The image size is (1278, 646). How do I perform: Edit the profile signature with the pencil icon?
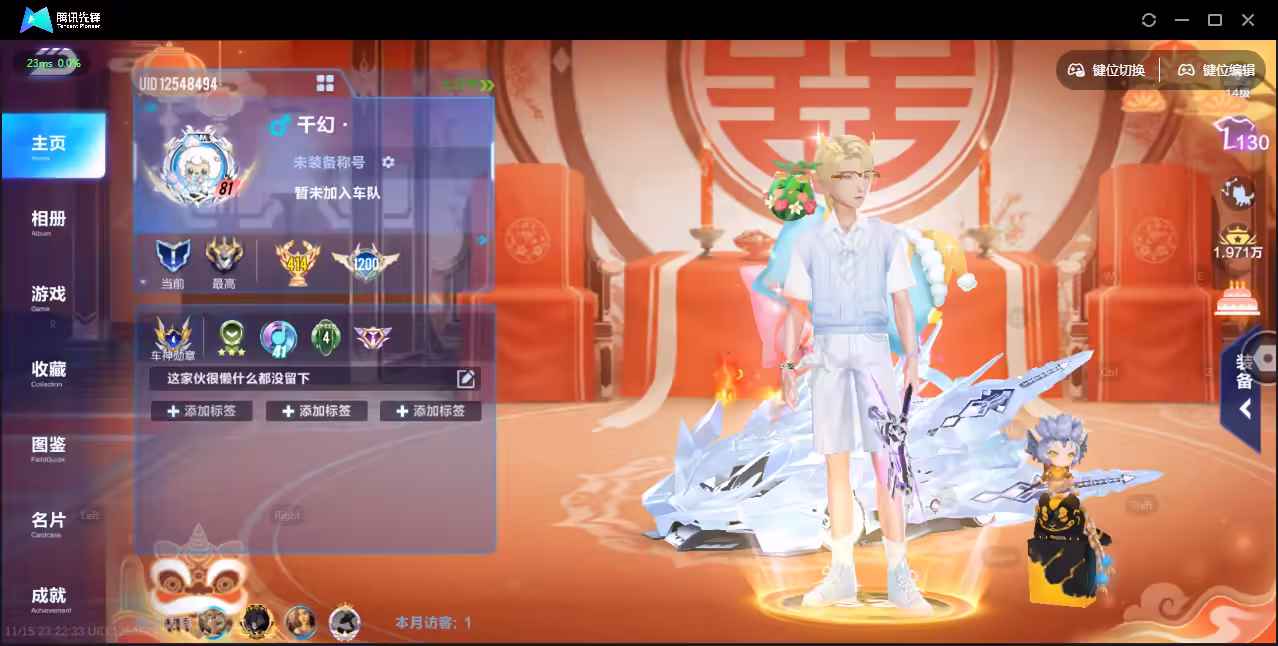tap(466, 378)
